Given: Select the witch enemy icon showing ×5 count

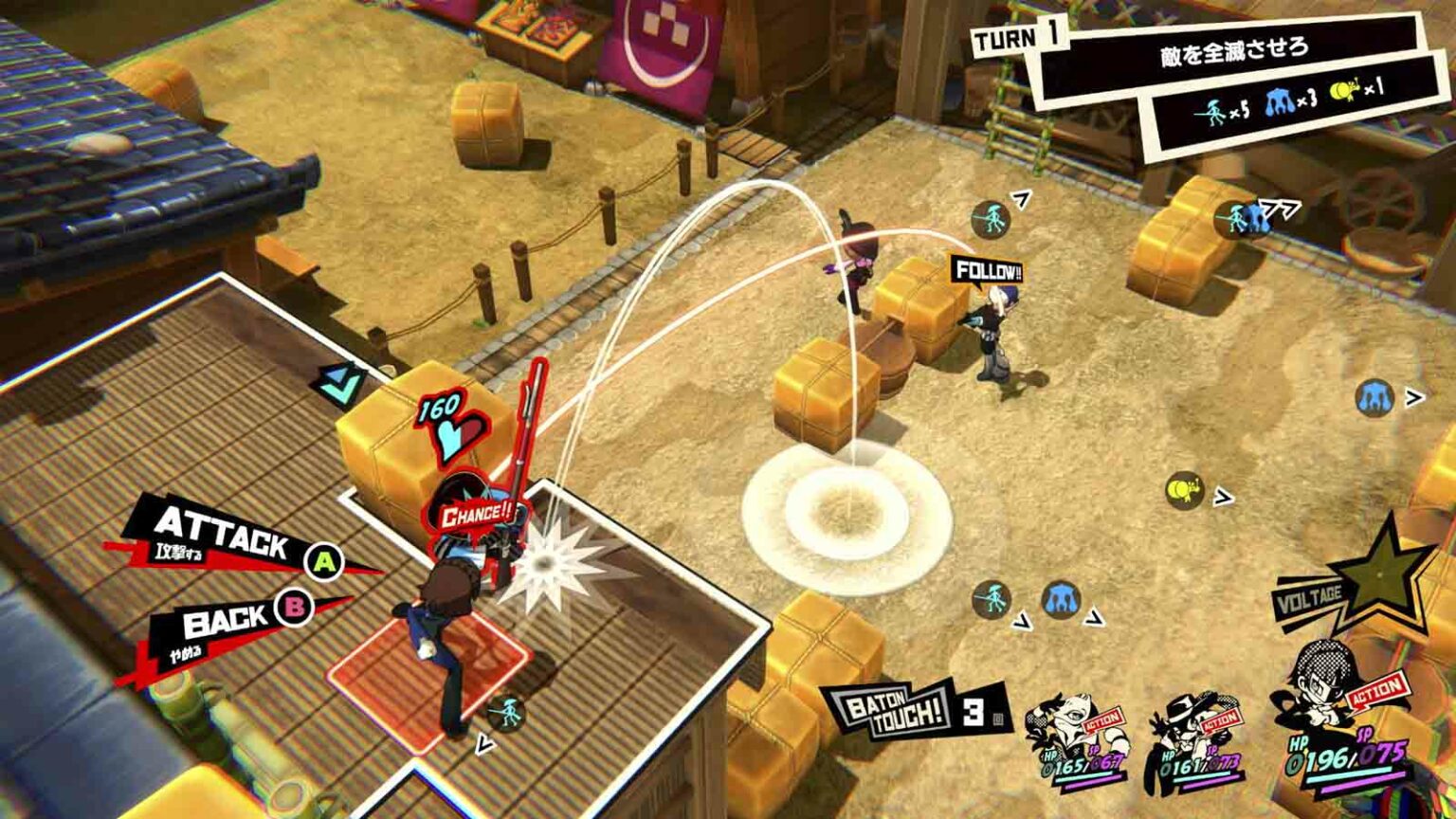Looking at the screenshot, I should pyautogui.click(x=1214, y=109).
